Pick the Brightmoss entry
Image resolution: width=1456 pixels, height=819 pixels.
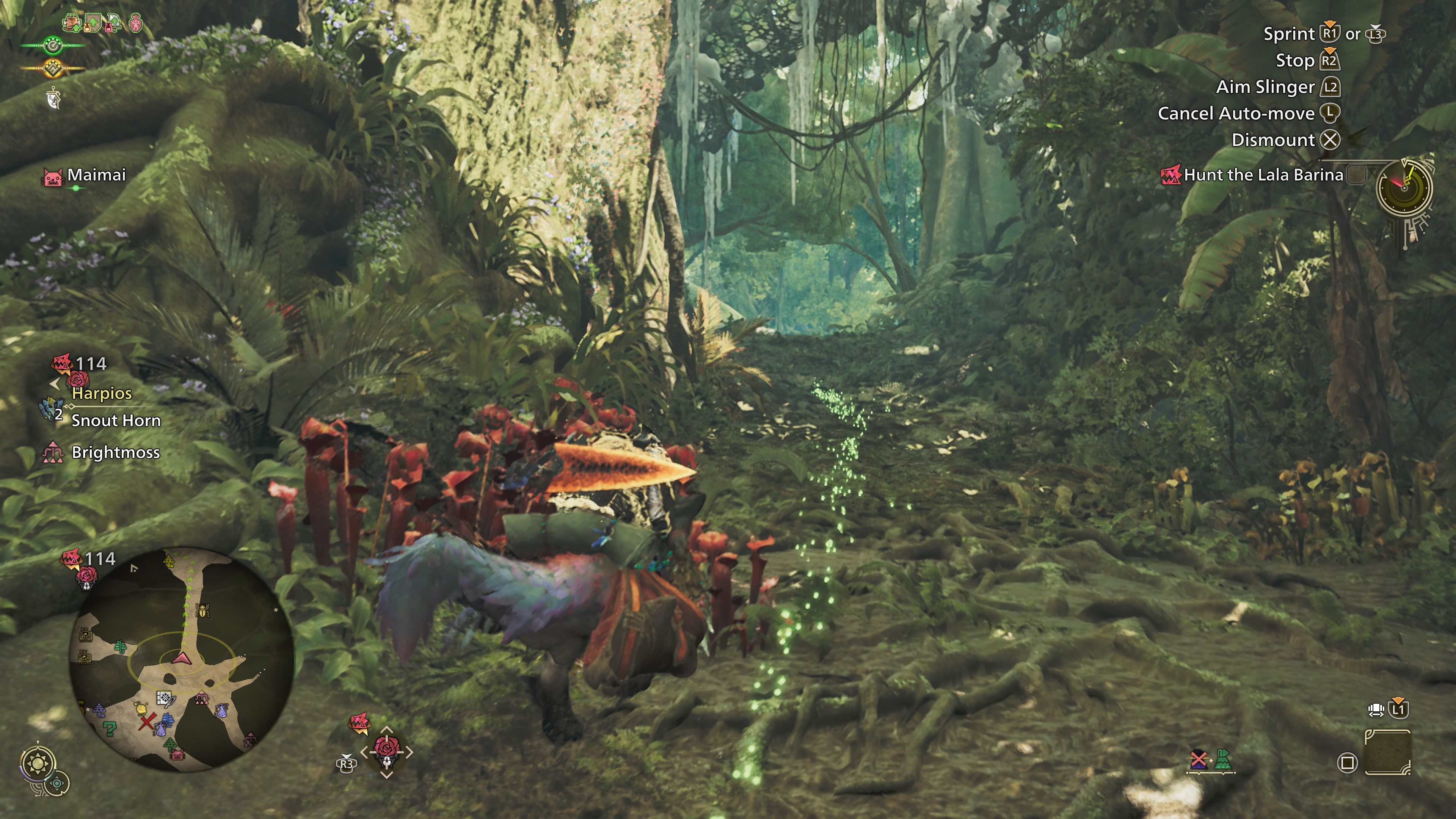[115, 452]
